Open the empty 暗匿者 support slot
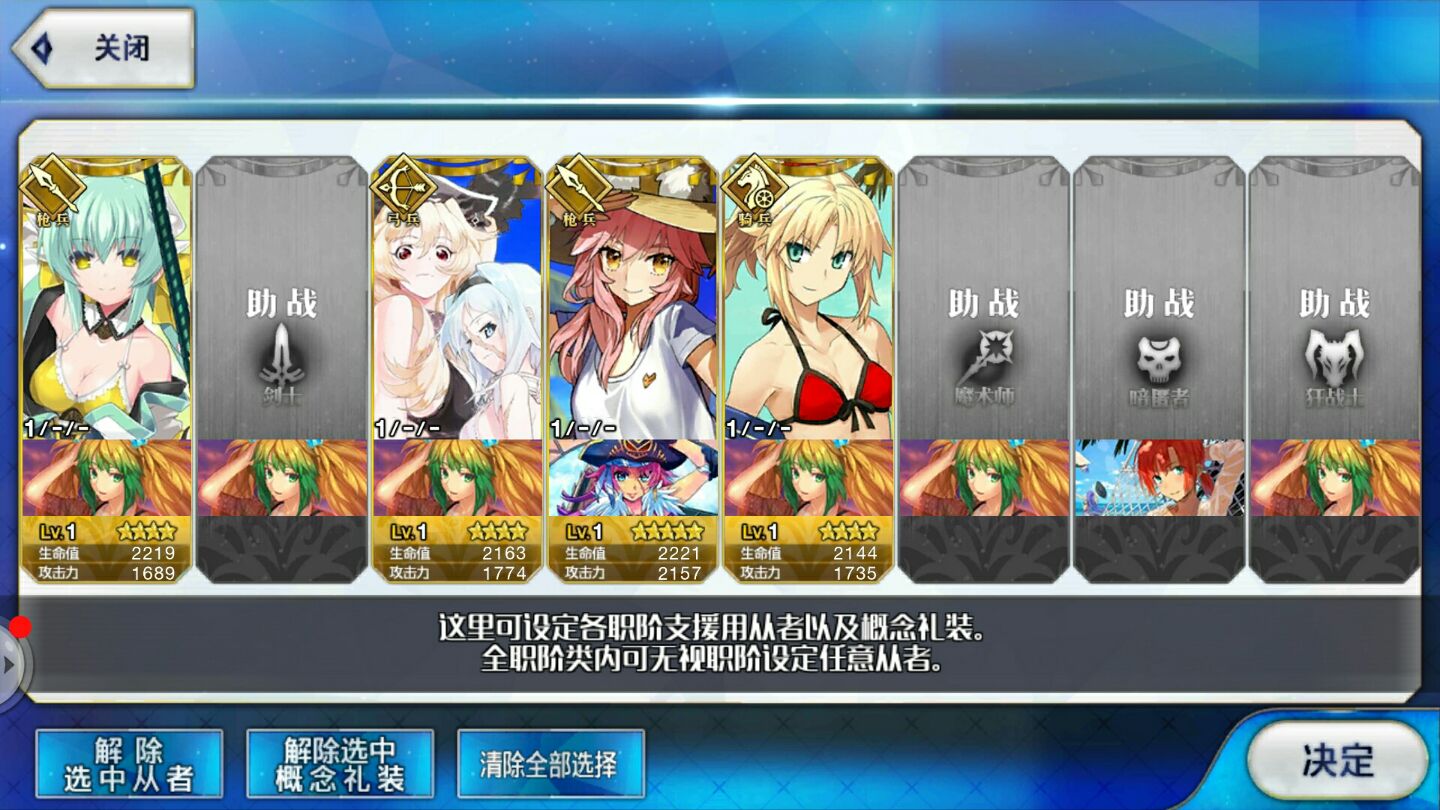Screen dimensions: 1440x810 [1159, 300]
